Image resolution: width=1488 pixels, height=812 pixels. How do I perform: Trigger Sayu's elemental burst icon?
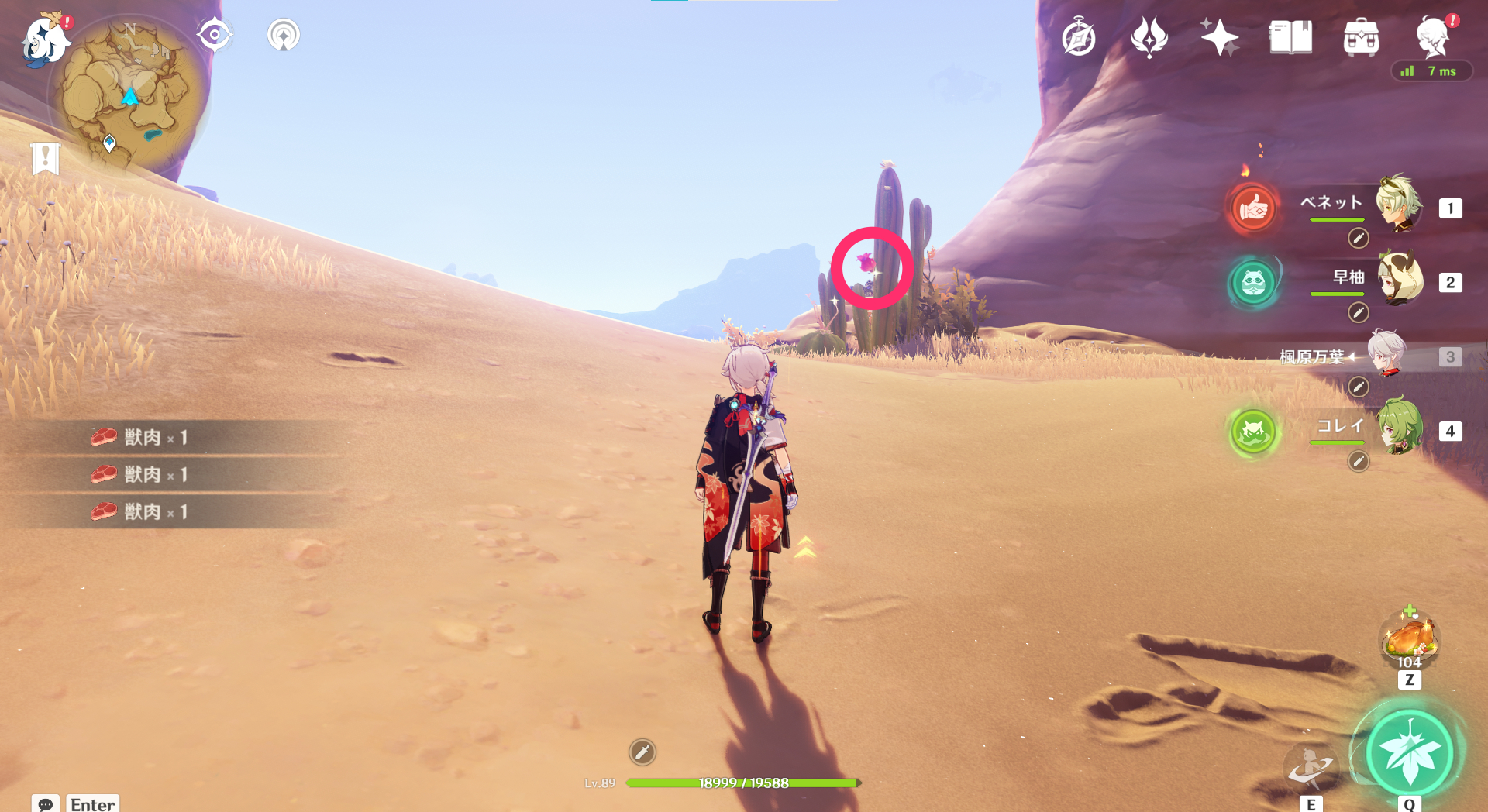coord(1253,284)
